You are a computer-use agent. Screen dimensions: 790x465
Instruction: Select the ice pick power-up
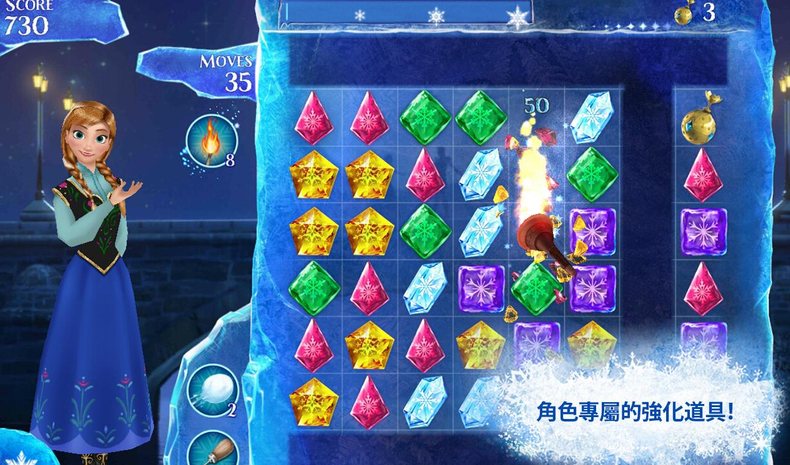coord(211,449)
